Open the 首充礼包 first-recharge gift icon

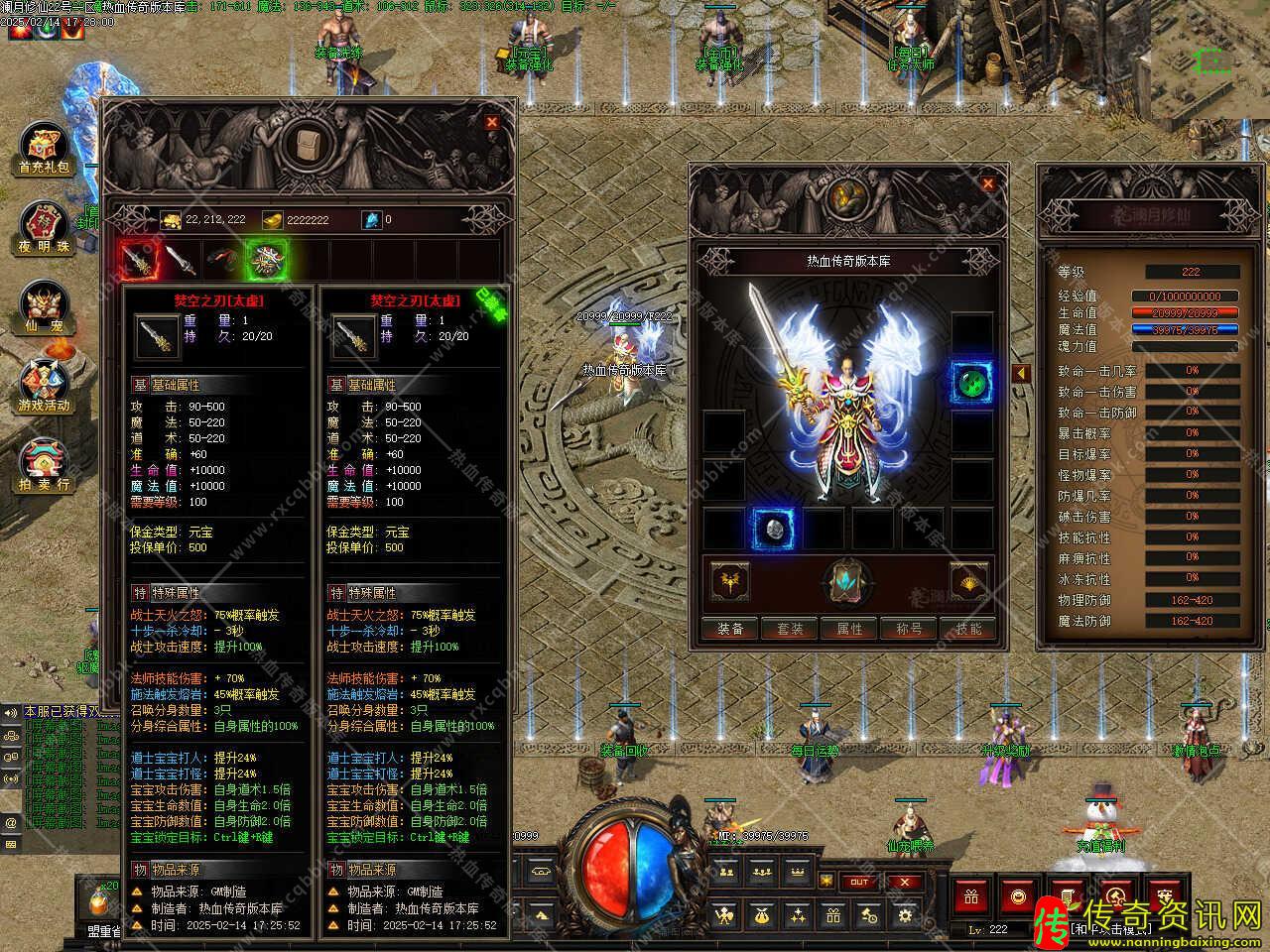(x=45, y=151)
